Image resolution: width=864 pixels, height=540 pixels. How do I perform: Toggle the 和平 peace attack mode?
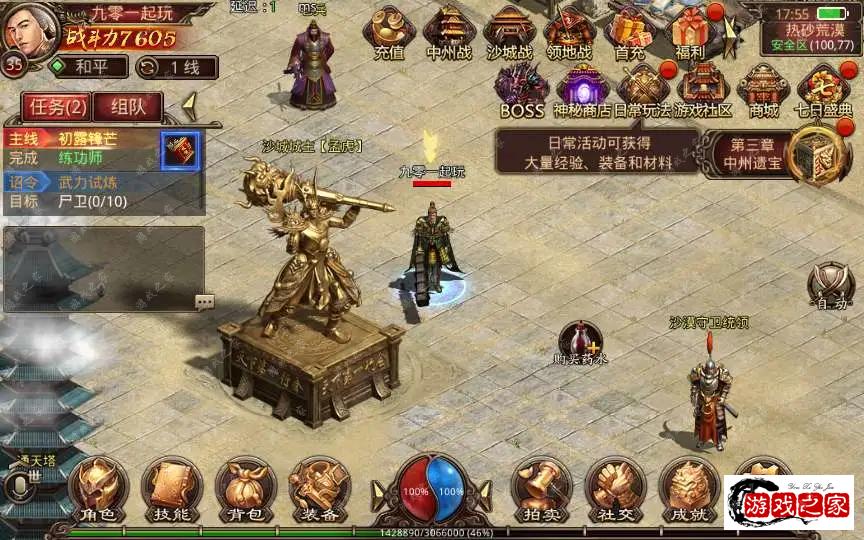88,67
